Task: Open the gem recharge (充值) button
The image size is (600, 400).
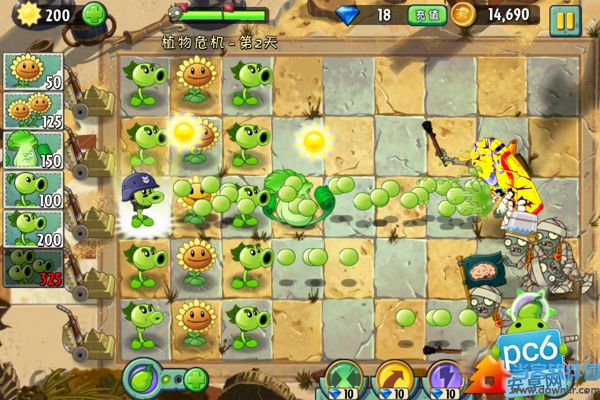Action: tap(422, 15)
